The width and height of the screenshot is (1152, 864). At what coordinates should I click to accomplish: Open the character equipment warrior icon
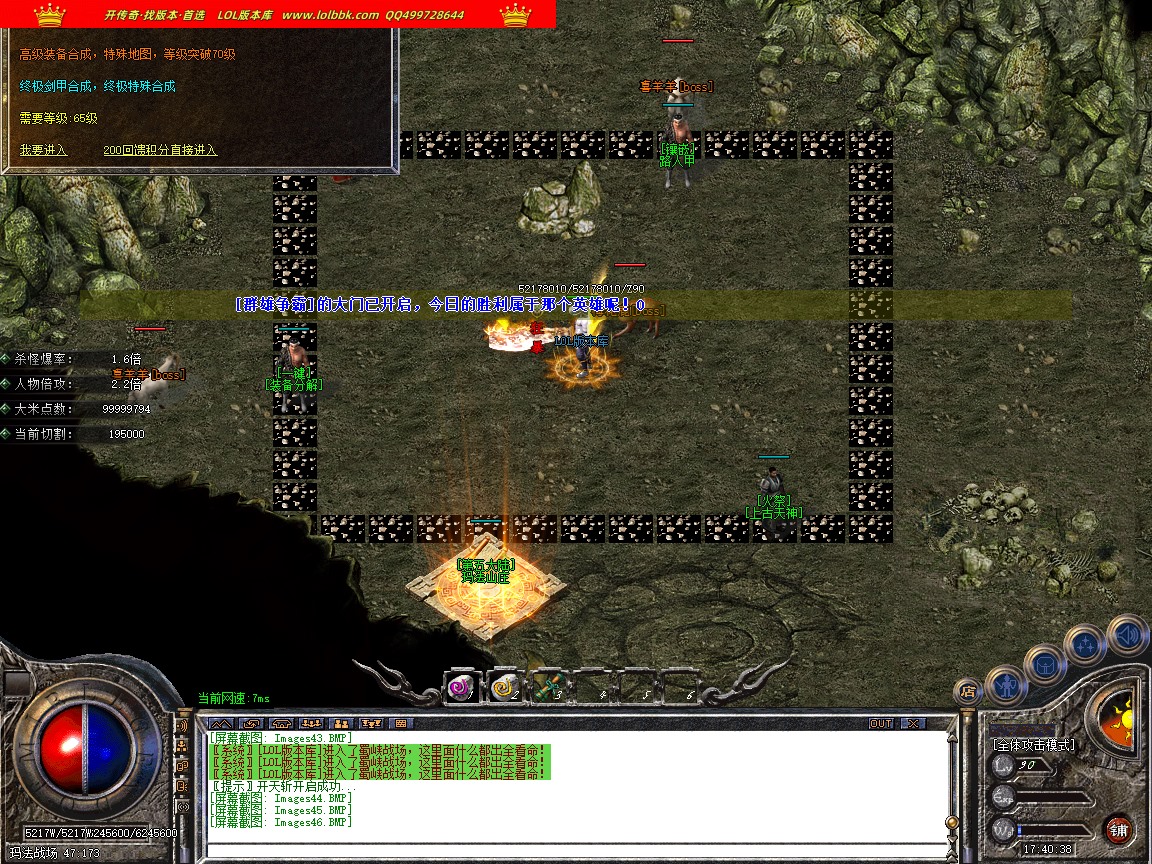click(x=1005, y=685)
